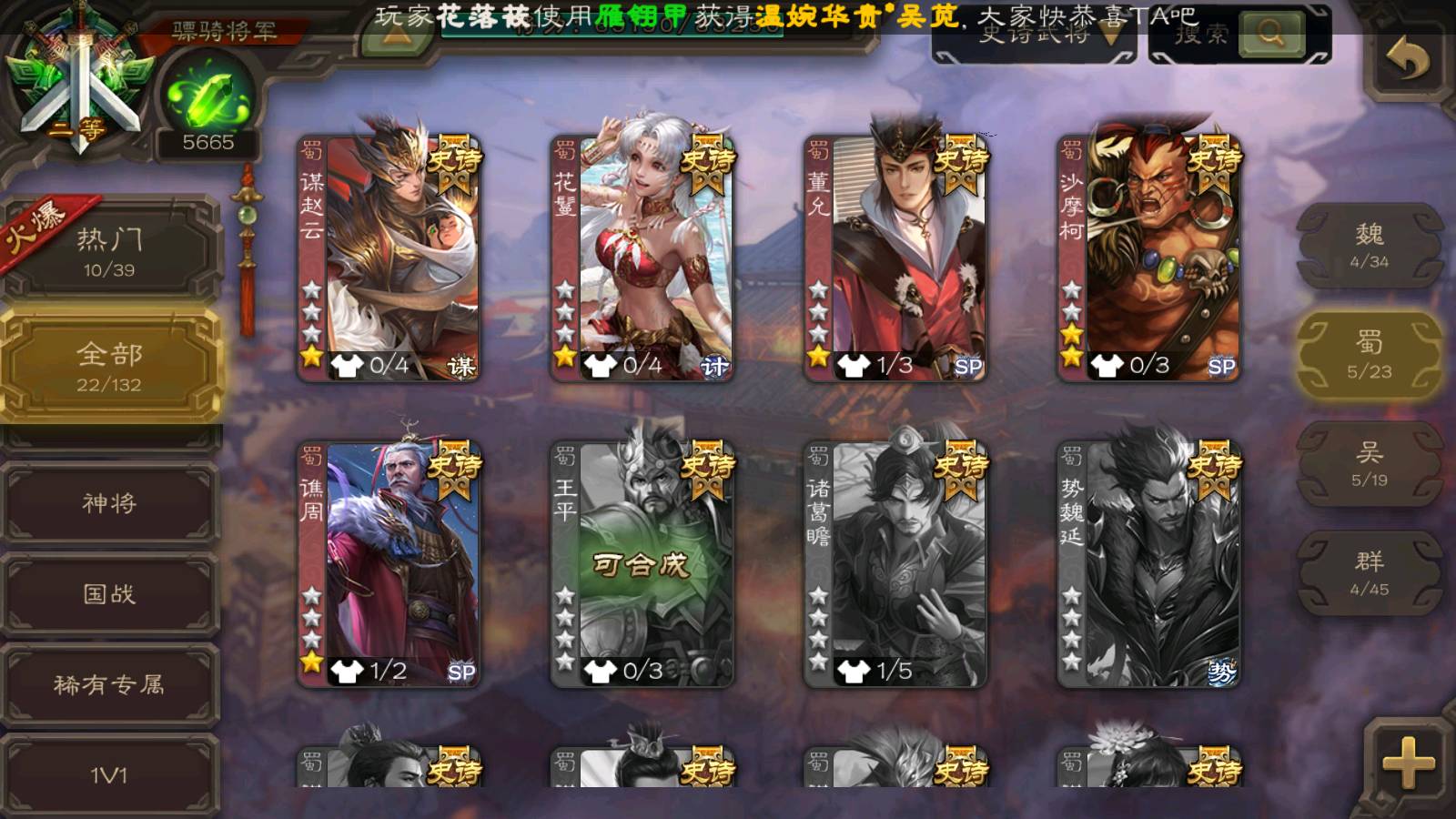The width and height of the screenshot is (1456, 819).
Task: Select the 1V1 category
Action: coord(109,773)
